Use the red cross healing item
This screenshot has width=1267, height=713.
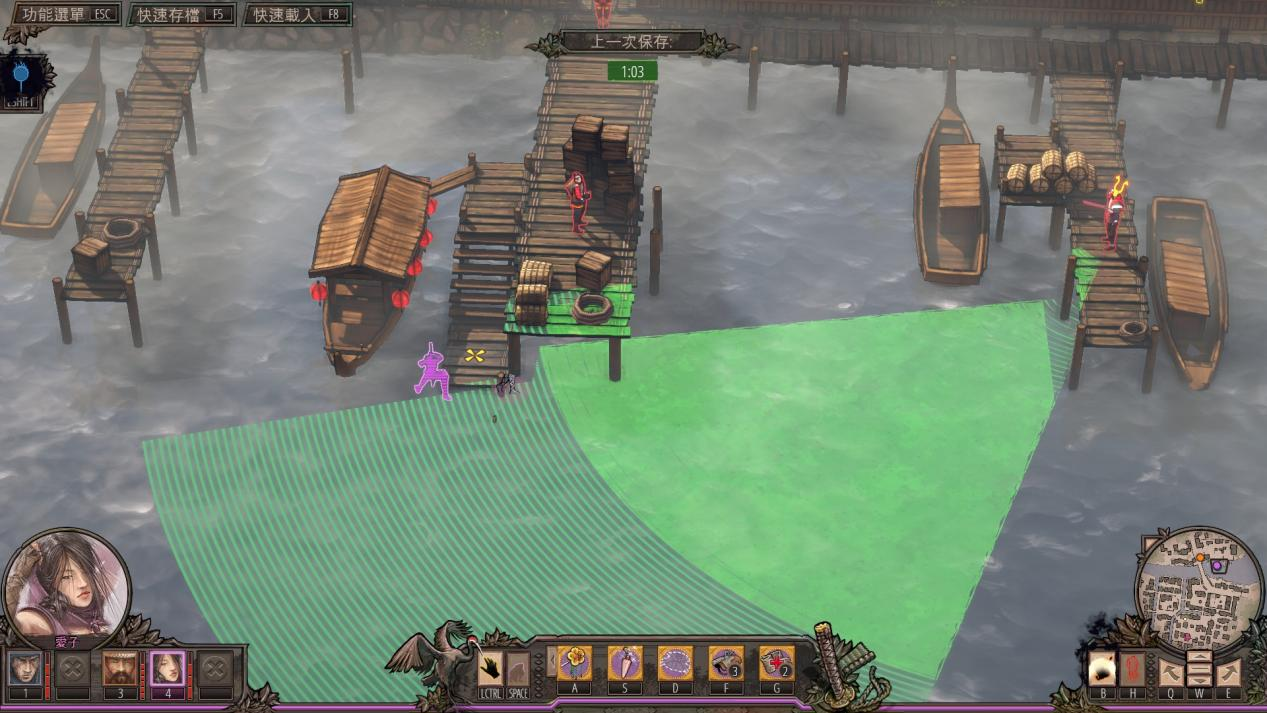(x=776, y=663)
